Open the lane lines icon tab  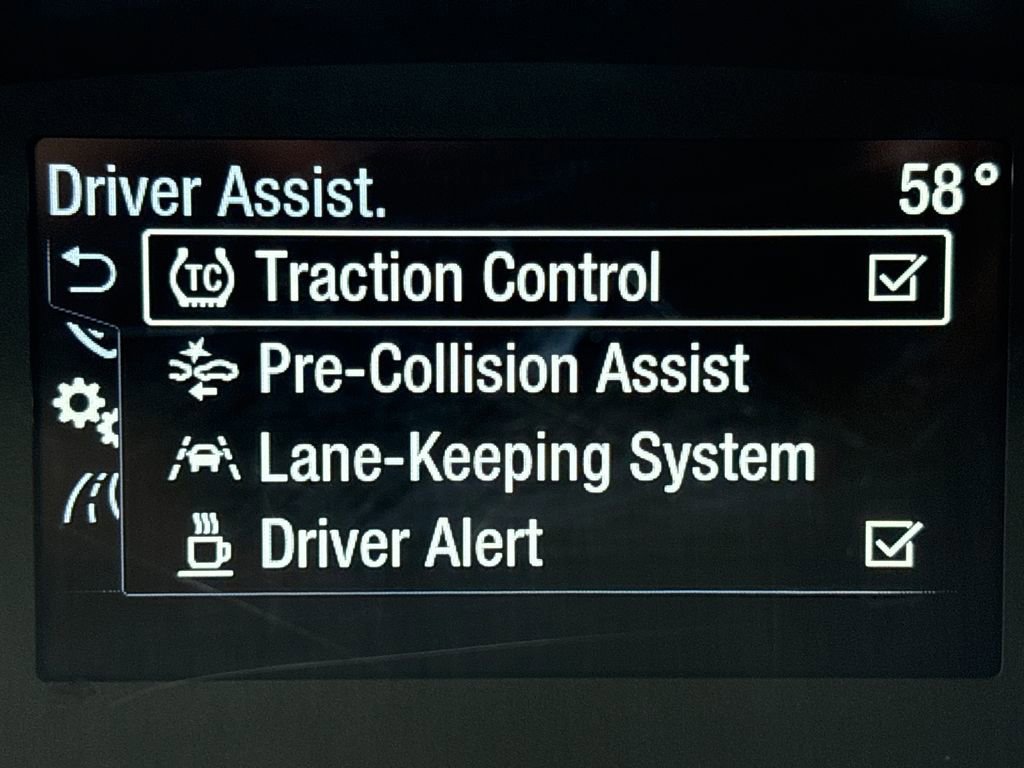click(x=92, y=495)
